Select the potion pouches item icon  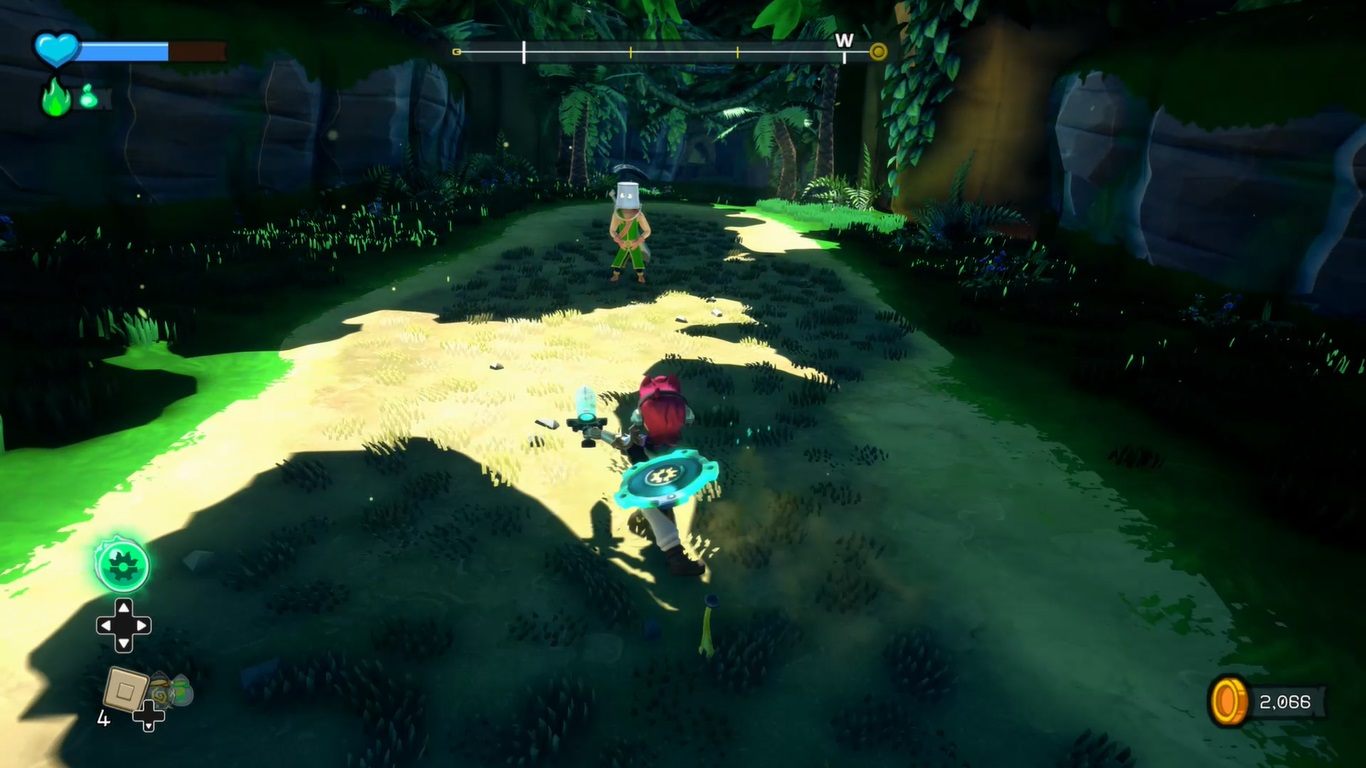(171, 690)
